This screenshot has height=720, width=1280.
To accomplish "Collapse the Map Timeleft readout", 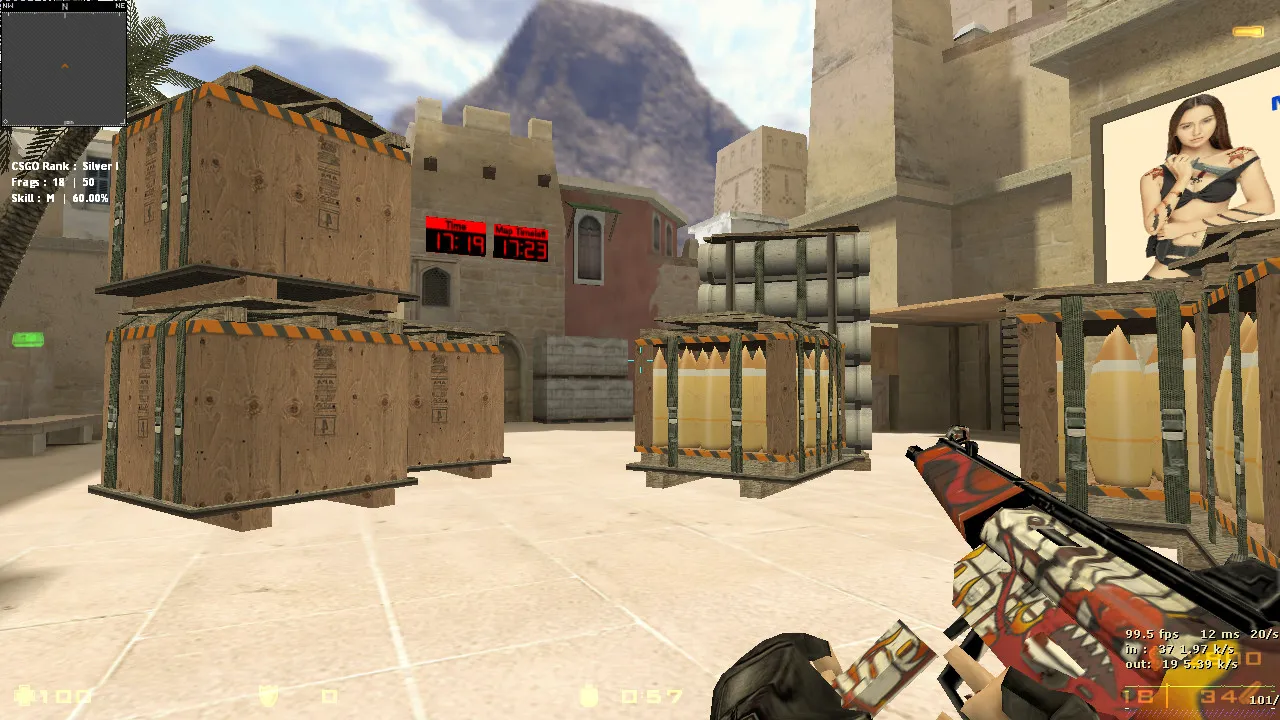I will [x=520, y=244].
